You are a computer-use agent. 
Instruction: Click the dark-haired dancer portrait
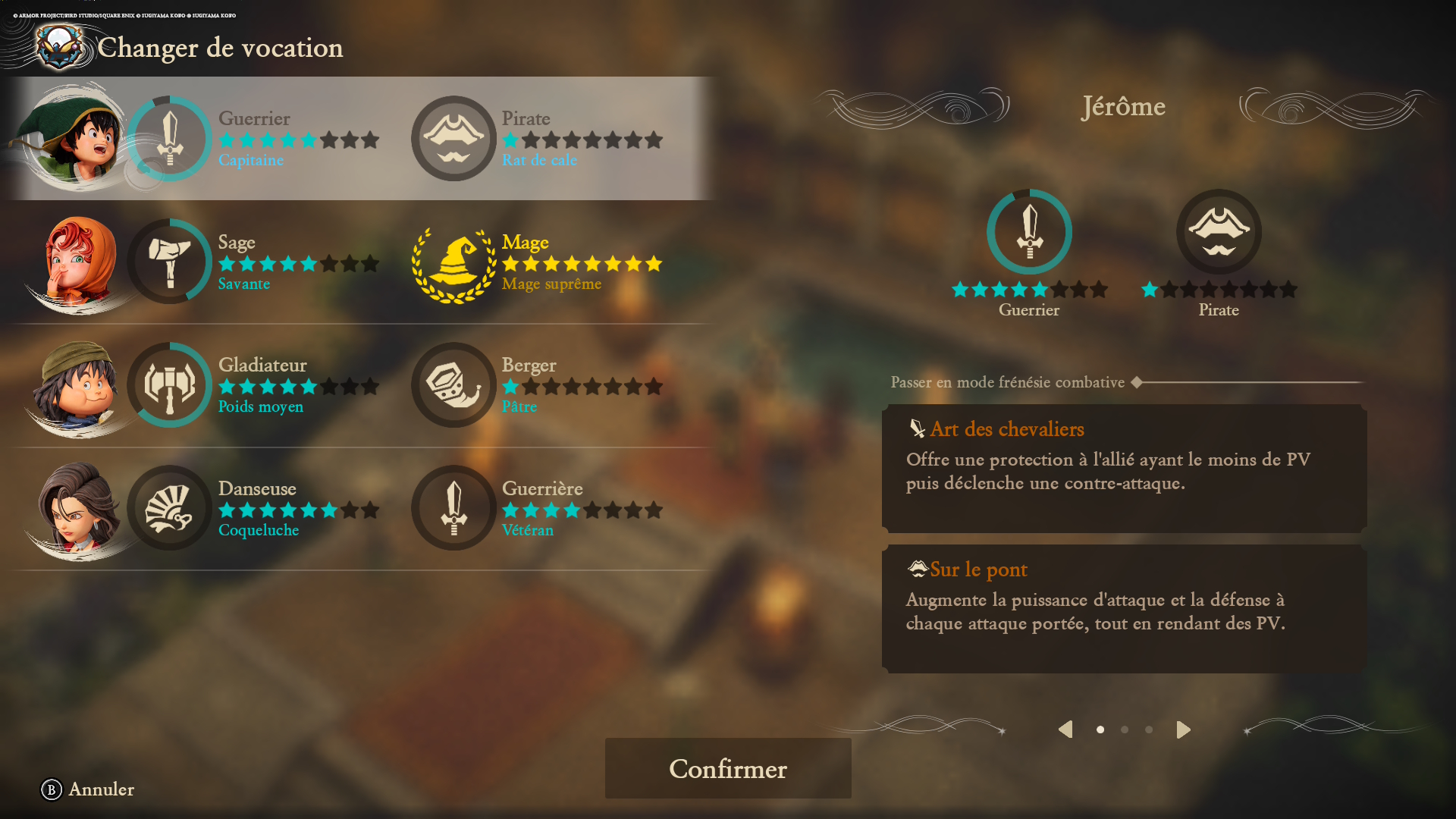coord(76,510)
